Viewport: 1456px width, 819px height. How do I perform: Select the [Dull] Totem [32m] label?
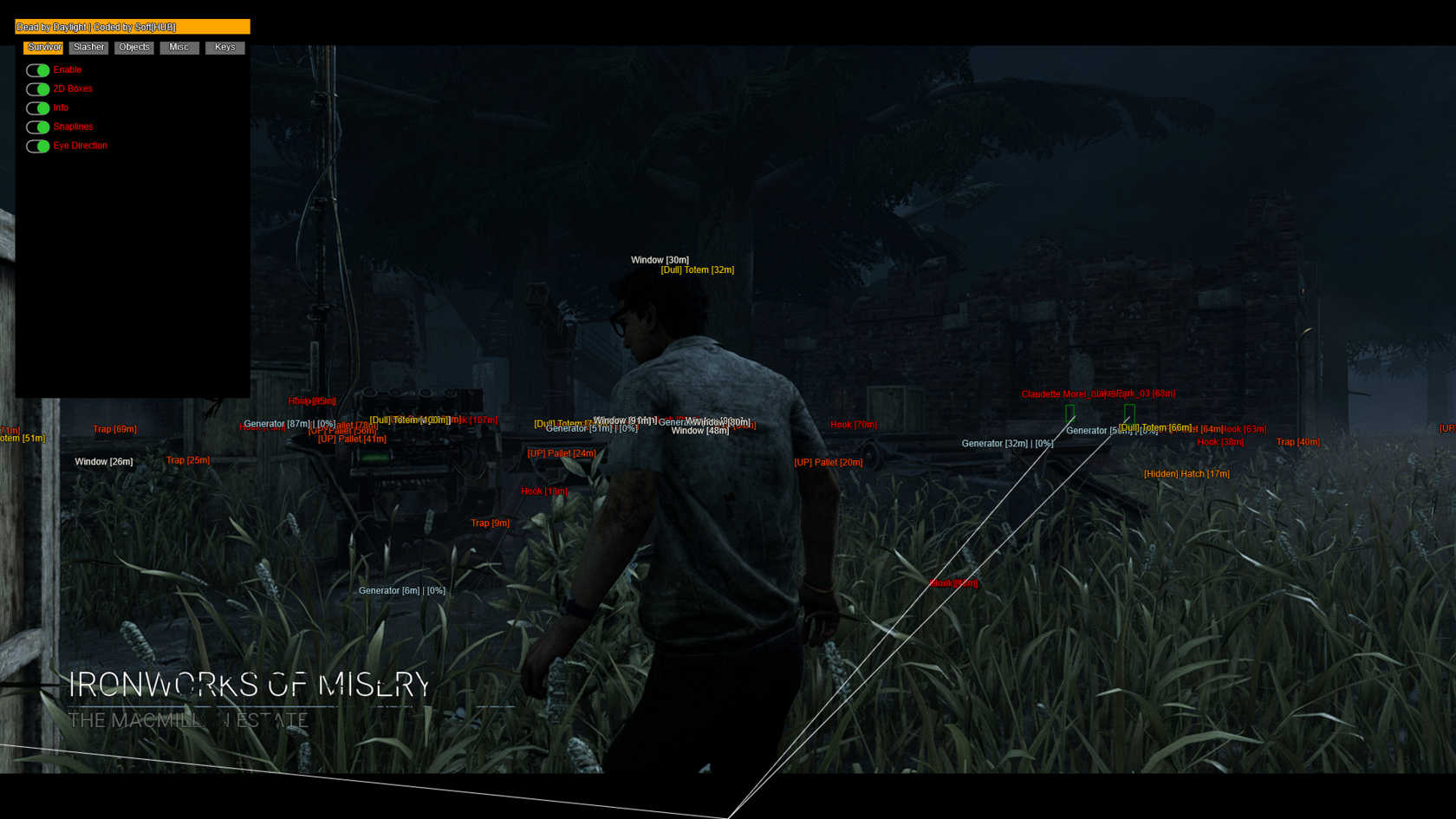[696, 270]
